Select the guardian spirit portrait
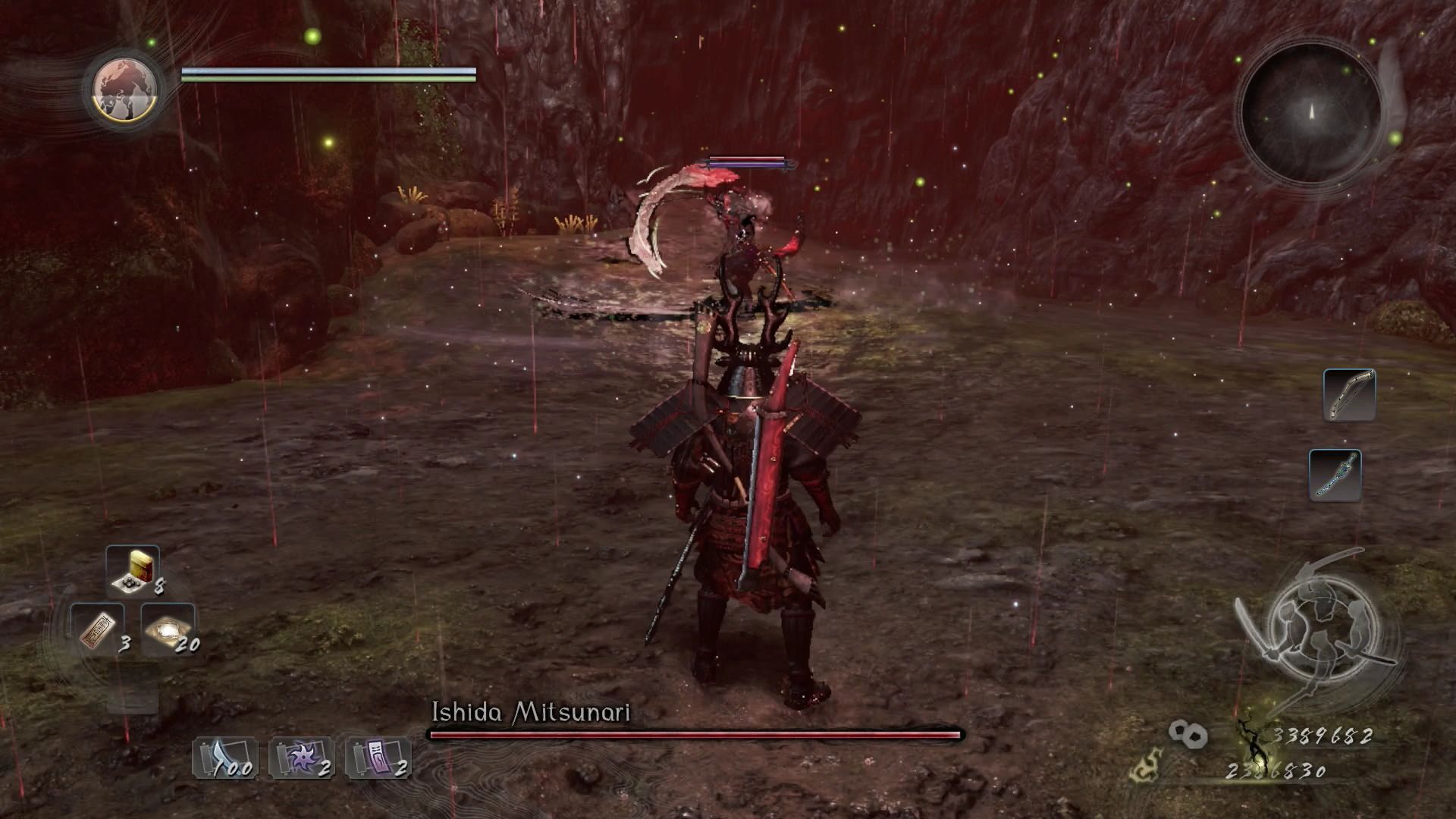This screenshot has width=1456, height=819. (125, 89)
